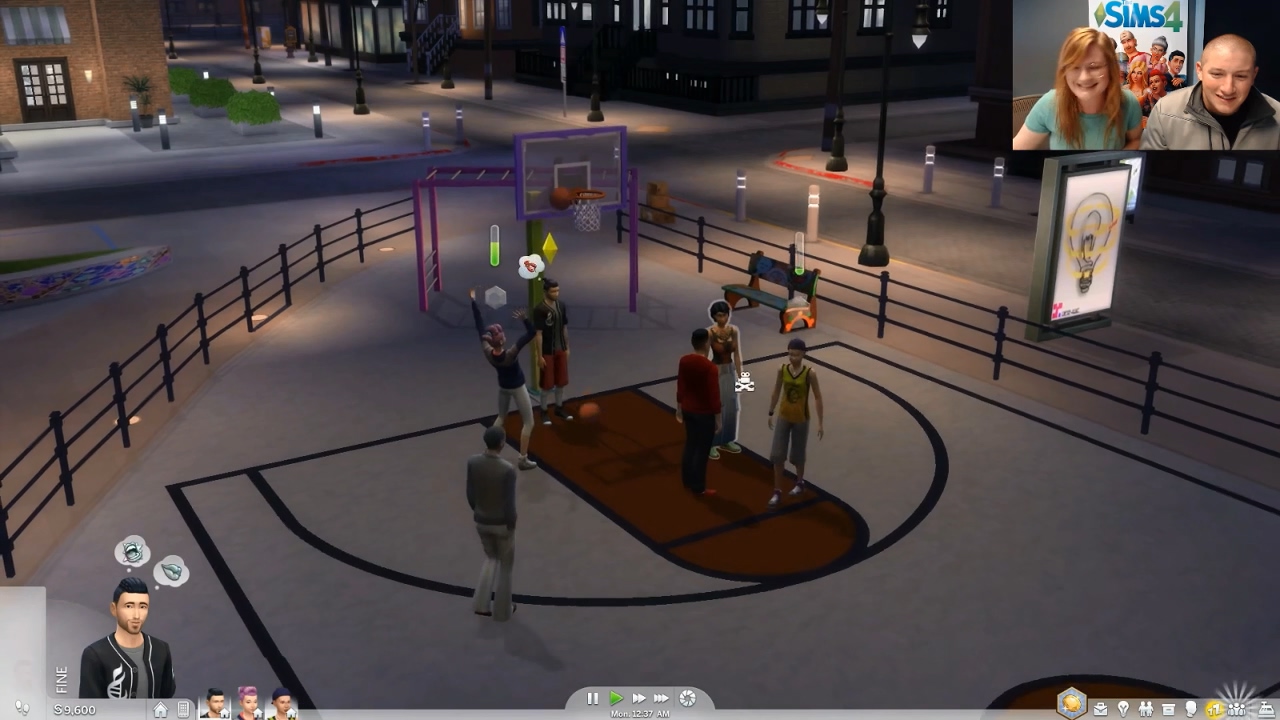Resume normal speed with the green play button
1280x720 pixels.
616,698
